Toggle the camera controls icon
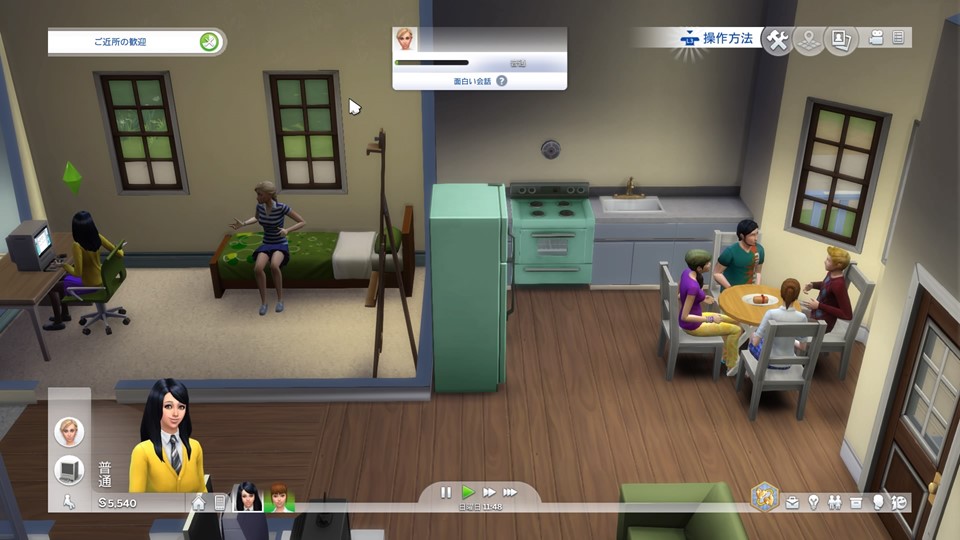This screenshot has width=960, height=540. click(876, 38)
